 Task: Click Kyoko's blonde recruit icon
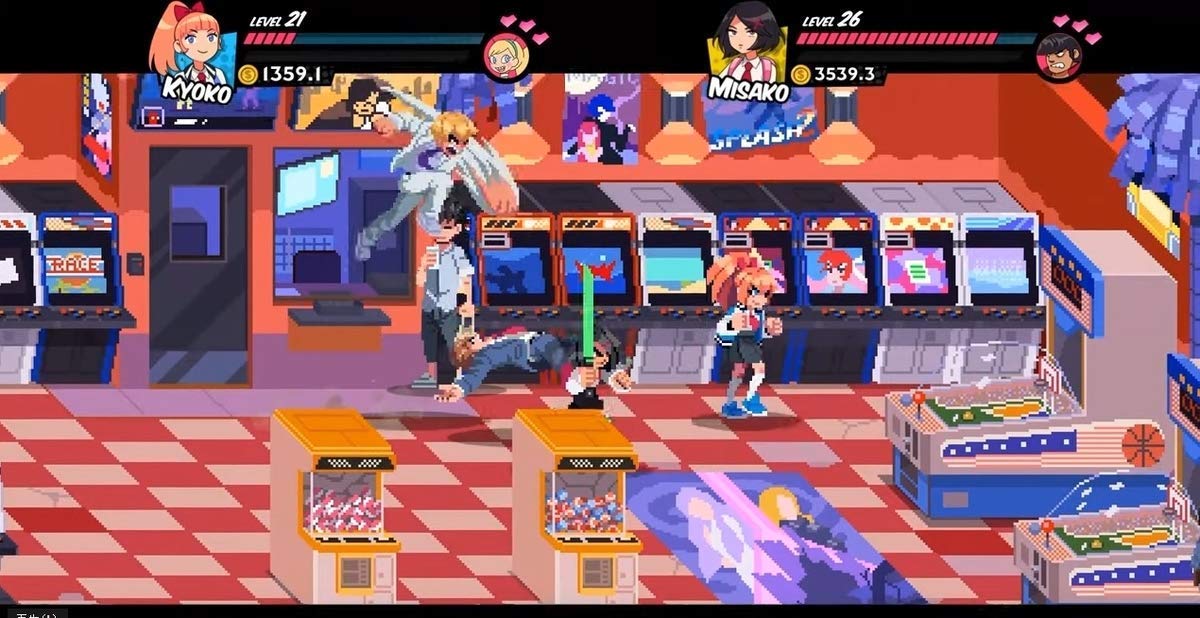[x=506, y=54]
